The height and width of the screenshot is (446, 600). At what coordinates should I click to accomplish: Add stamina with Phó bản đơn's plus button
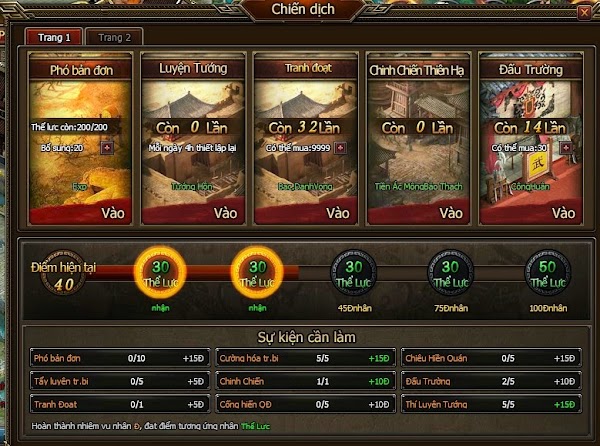click(x=107, y=147)
